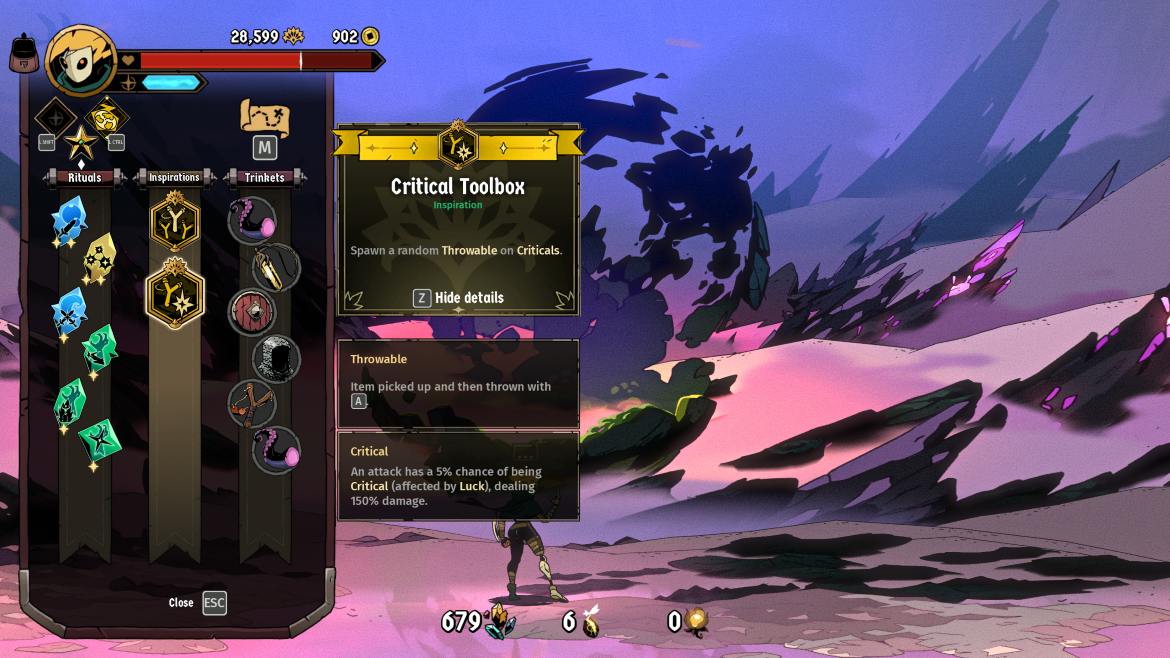The width and height of the screenshot is (1170, 658).
Task: Choose the yellow stars ritual crystal
Action: tap(100, 258)
